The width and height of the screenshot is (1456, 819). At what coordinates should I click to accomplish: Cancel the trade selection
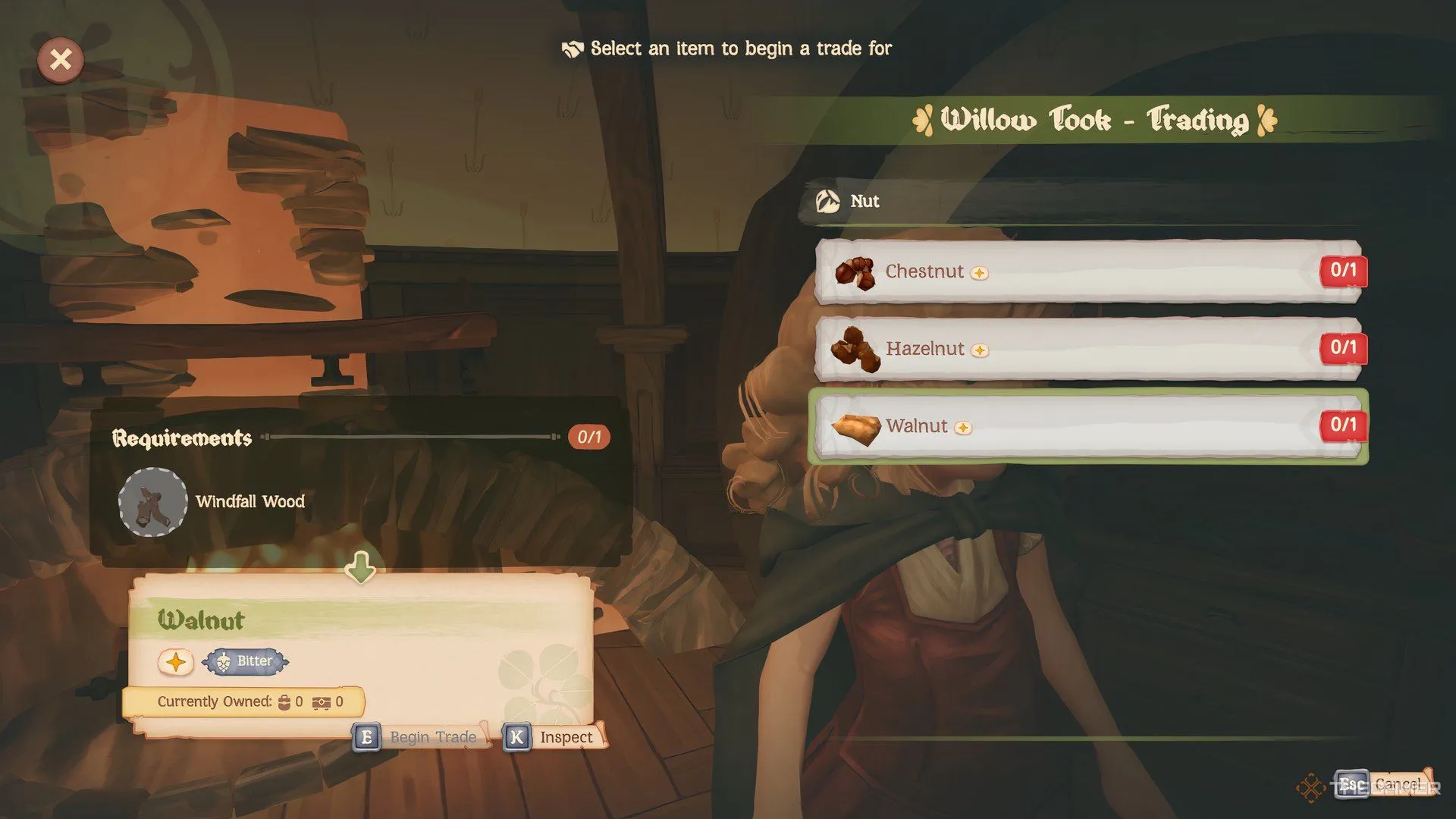point(1384,784)
